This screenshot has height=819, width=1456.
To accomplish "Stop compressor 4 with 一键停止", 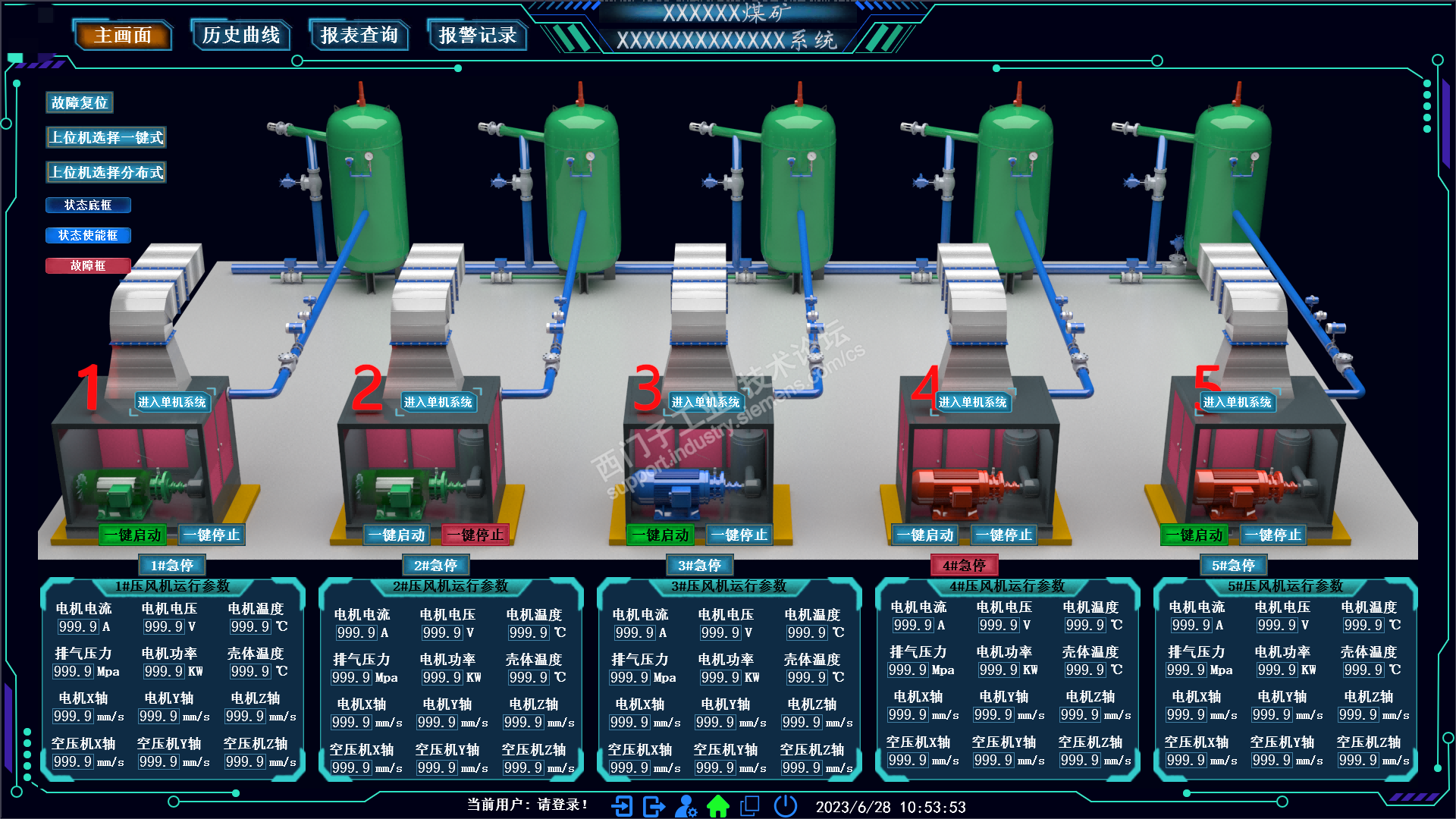I will point(1004,535).
